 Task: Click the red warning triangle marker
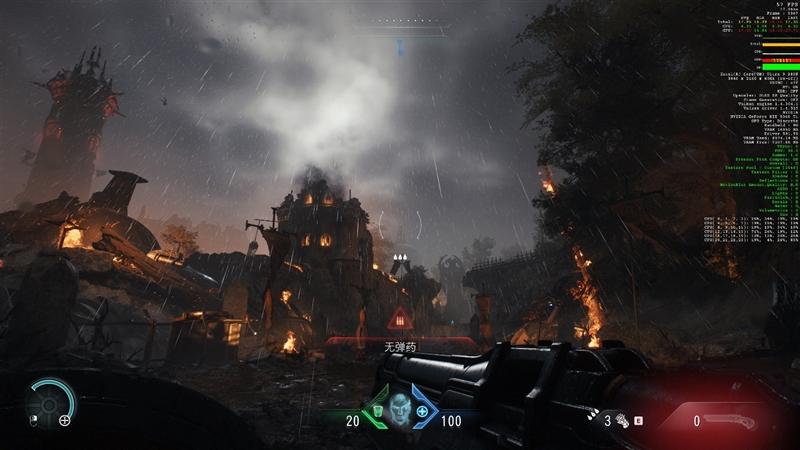400,320
